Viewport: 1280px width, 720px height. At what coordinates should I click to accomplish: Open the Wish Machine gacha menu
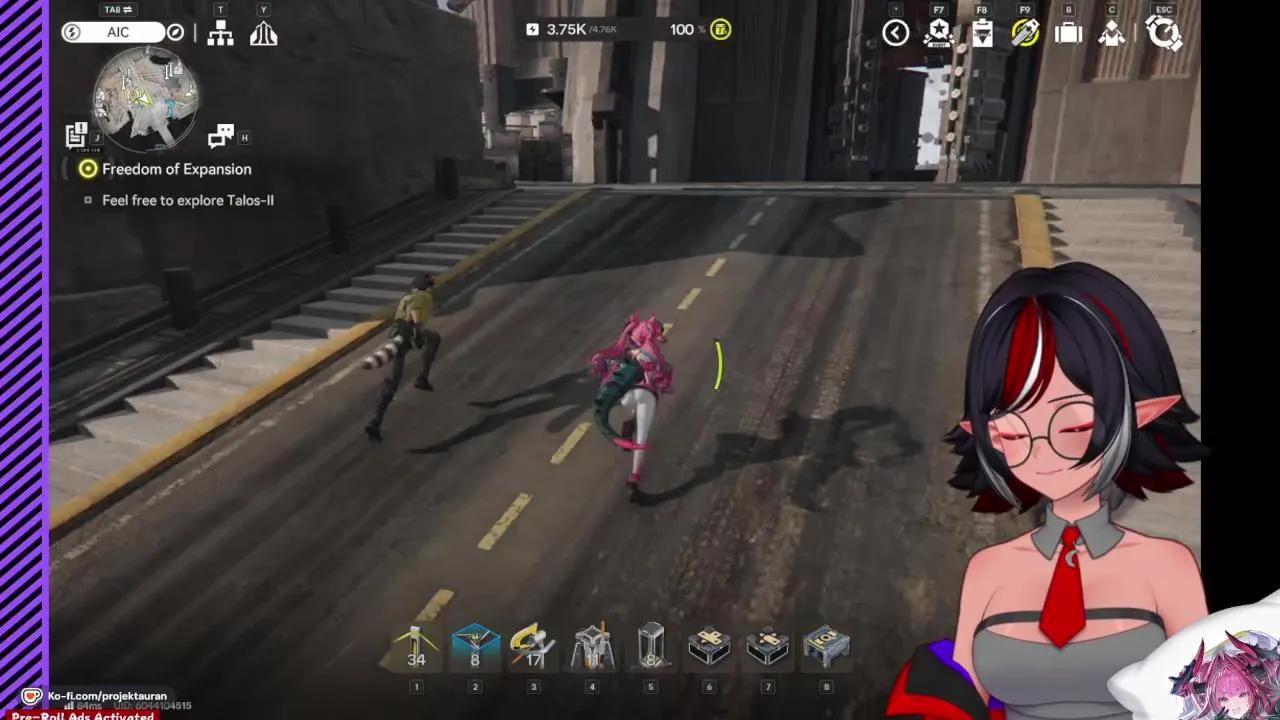click(x=1024, y=33)
